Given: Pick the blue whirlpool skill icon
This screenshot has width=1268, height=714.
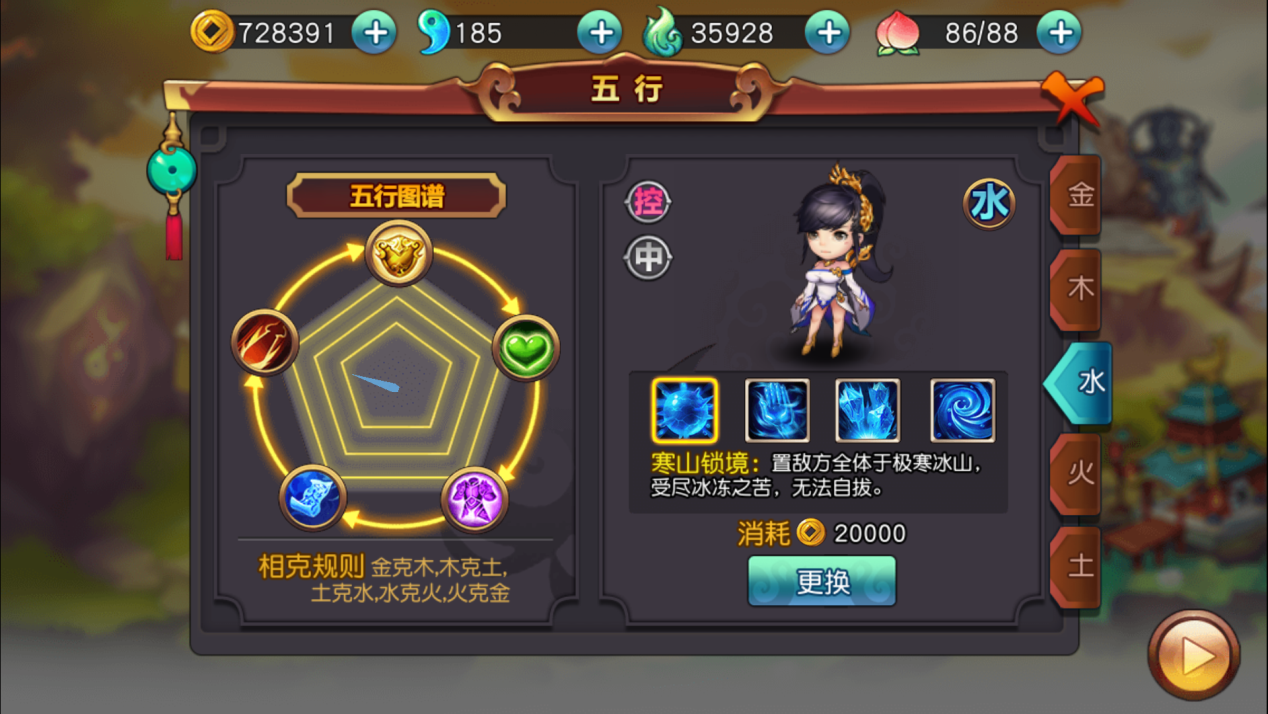Looking at the screenshot, I should pyautogui.click(x=962, y=410).
